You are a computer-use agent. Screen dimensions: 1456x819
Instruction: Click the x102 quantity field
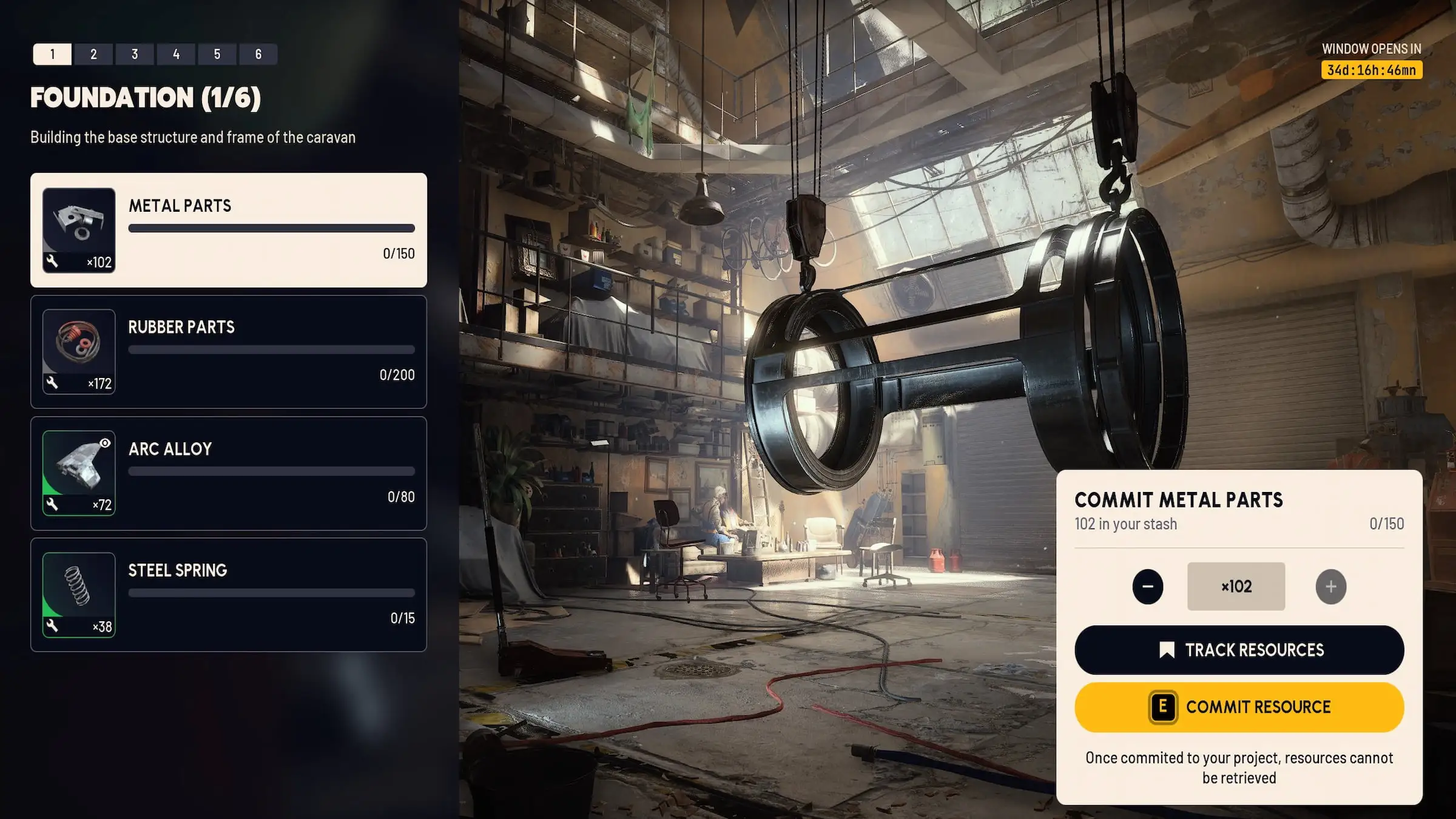[x=1236, y=587]
